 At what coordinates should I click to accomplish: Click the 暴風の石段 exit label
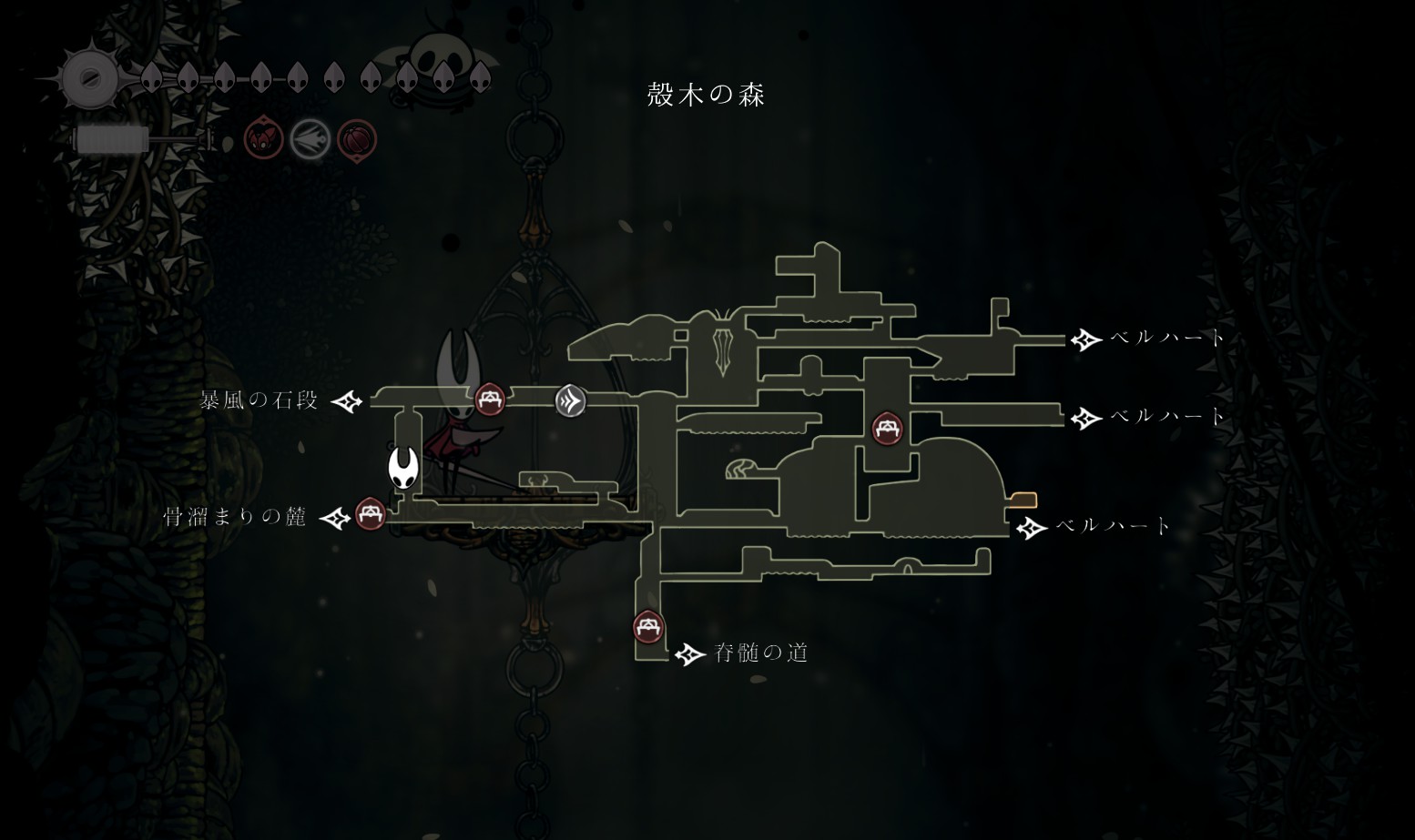260,400
